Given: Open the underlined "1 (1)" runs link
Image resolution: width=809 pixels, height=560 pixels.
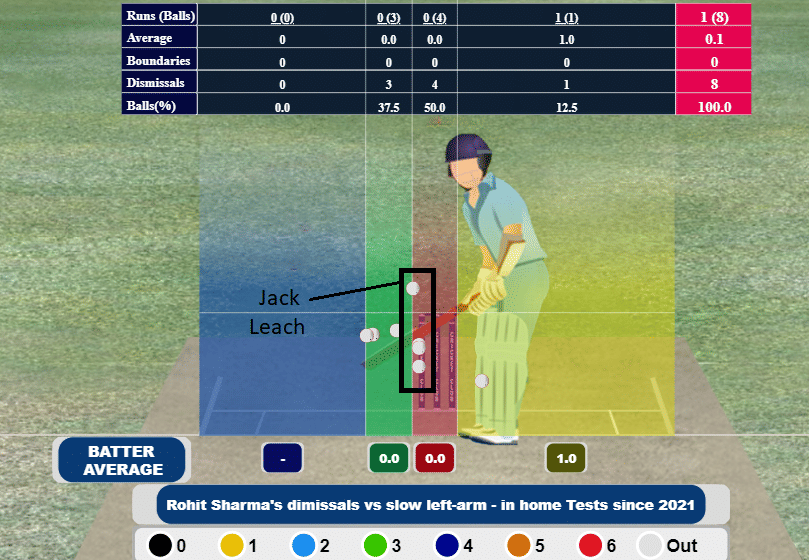Looking at the screenshot, I should click(x=566, y=17).
